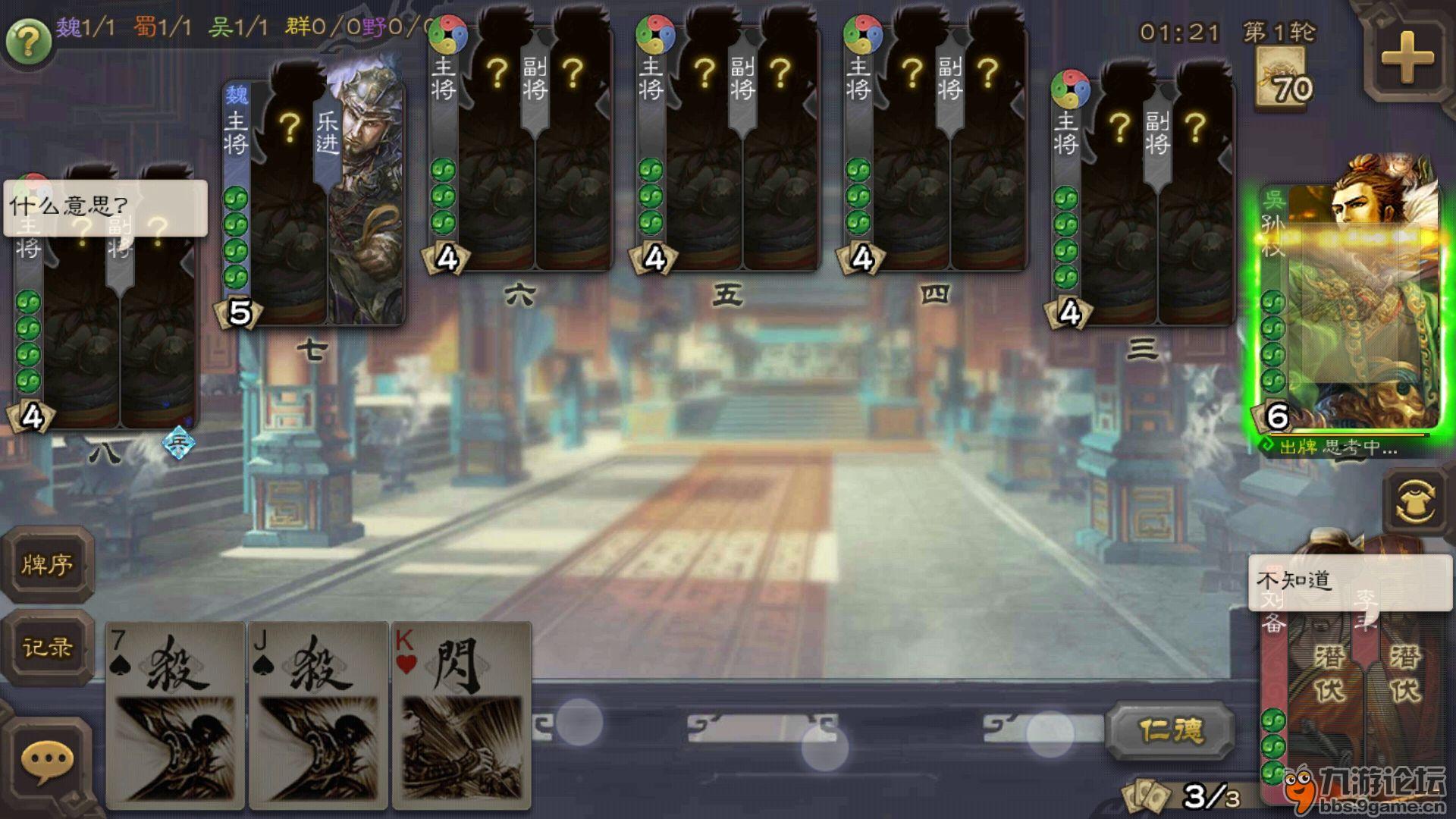This screenshot has width=1456, height=819.
Task: Select the hidden player at seat 六
Action: (x=521, y=152)
